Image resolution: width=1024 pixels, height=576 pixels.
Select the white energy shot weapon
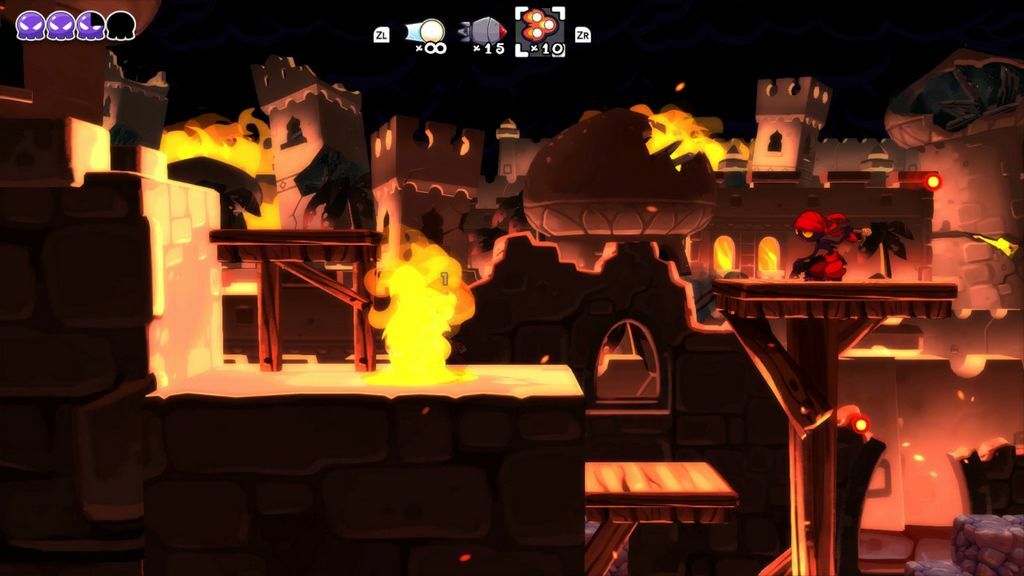428,32
